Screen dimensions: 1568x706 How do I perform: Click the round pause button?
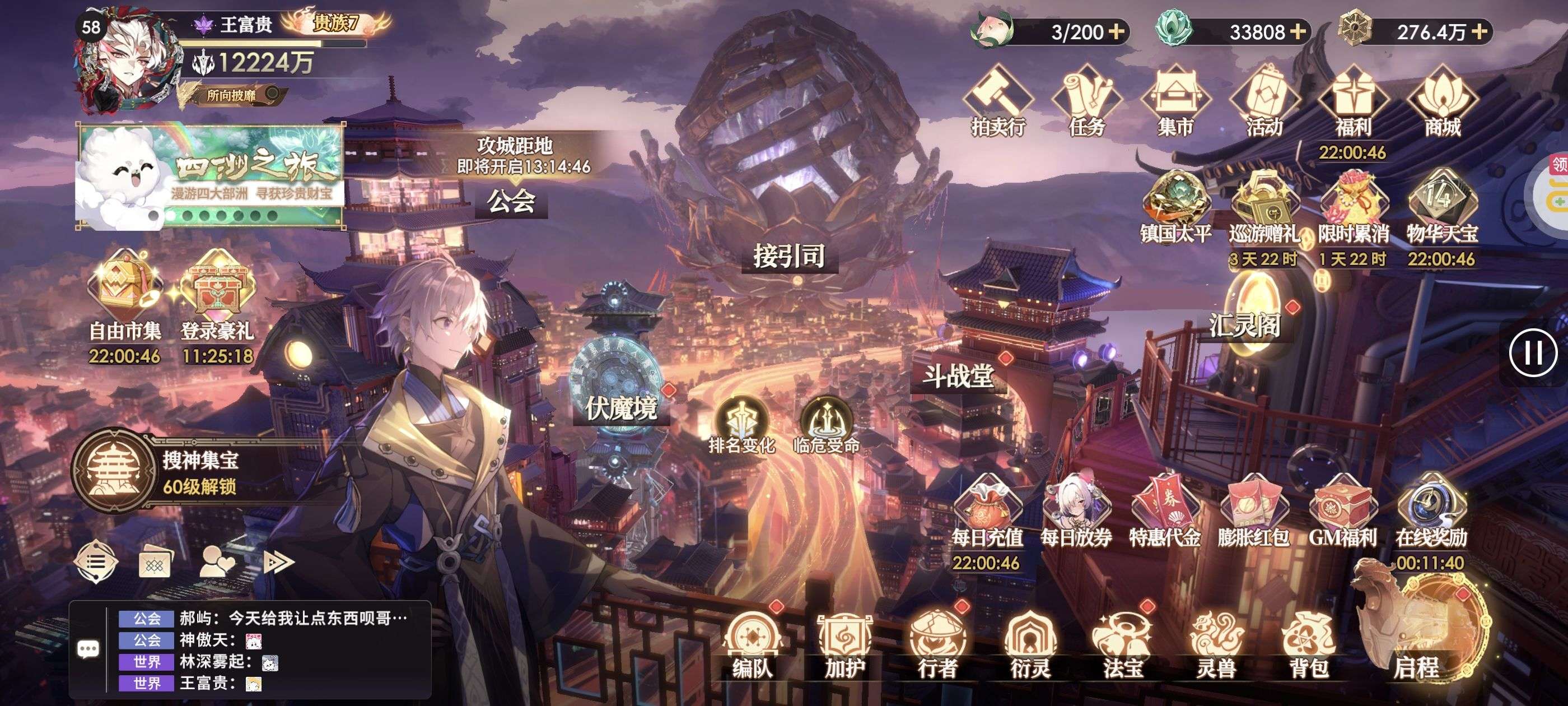[1532, 352]
